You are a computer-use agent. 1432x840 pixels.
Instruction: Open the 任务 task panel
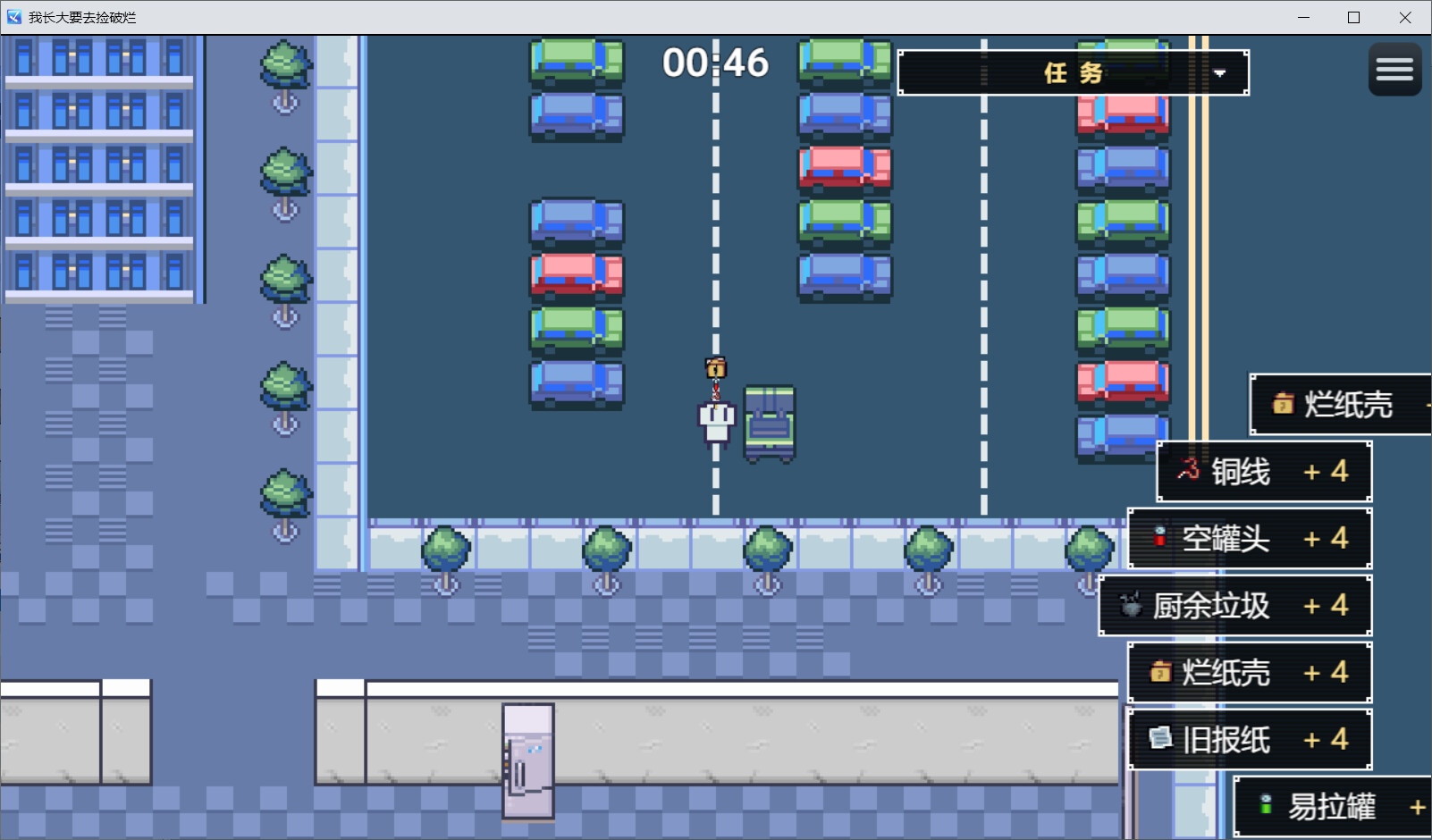[x=1072, y=72]
